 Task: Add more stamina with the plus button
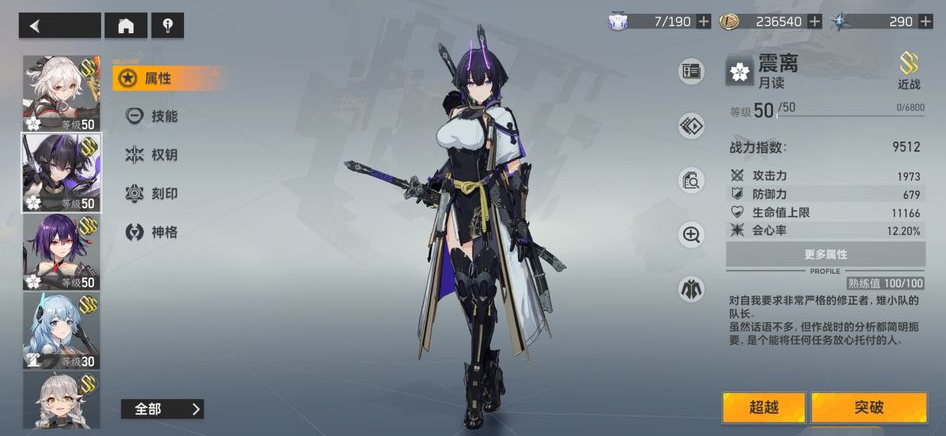coord(704,21)
